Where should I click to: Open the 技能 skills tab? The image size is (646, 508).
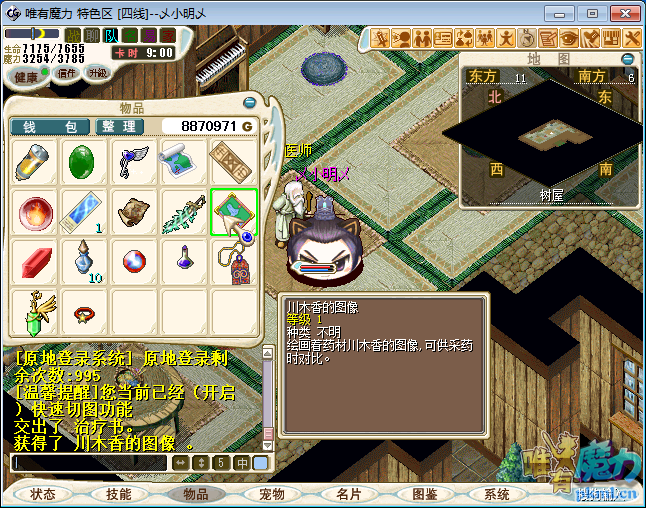pos(119,494)
